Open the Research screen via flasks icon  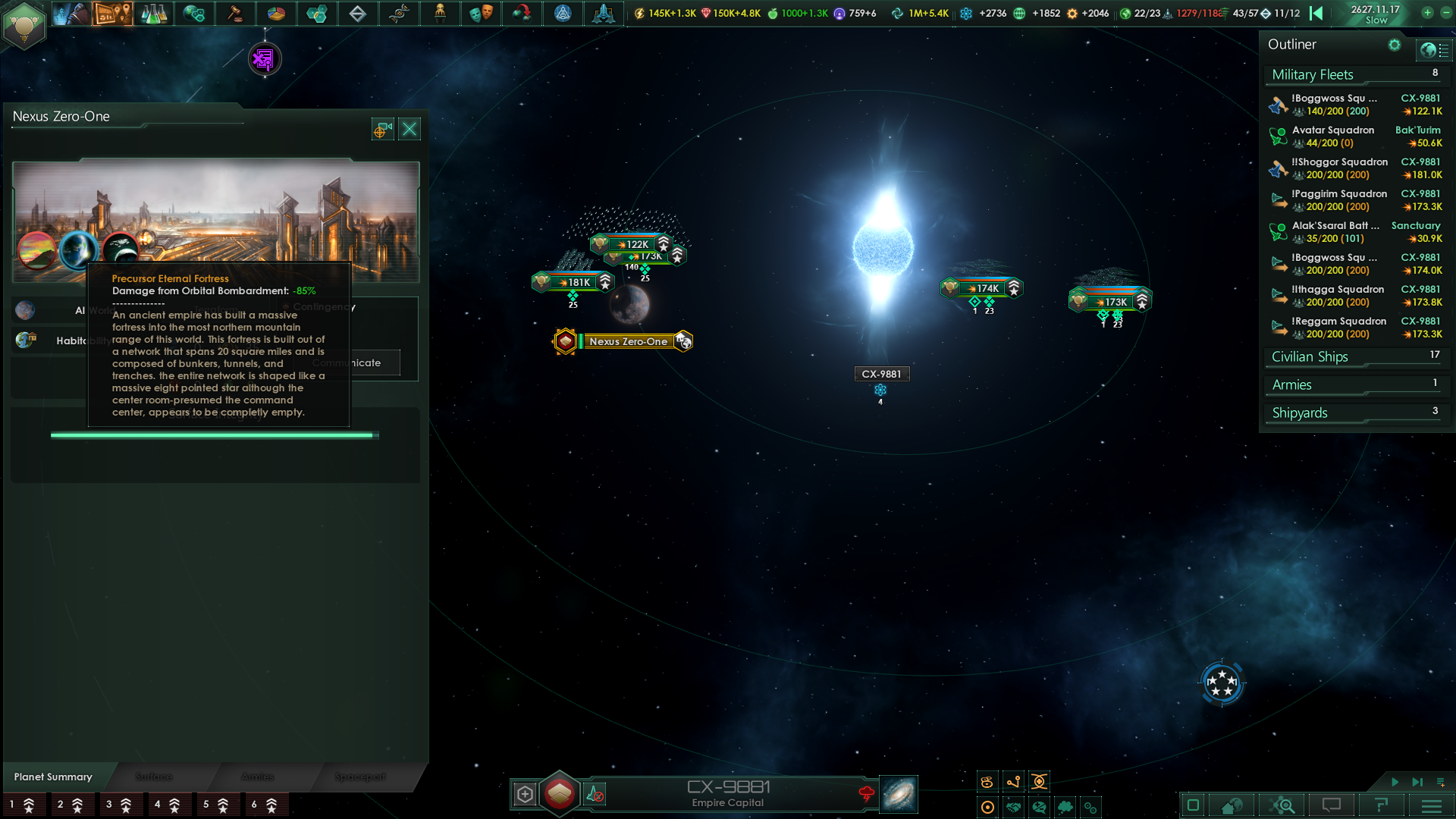pos(154,13)
